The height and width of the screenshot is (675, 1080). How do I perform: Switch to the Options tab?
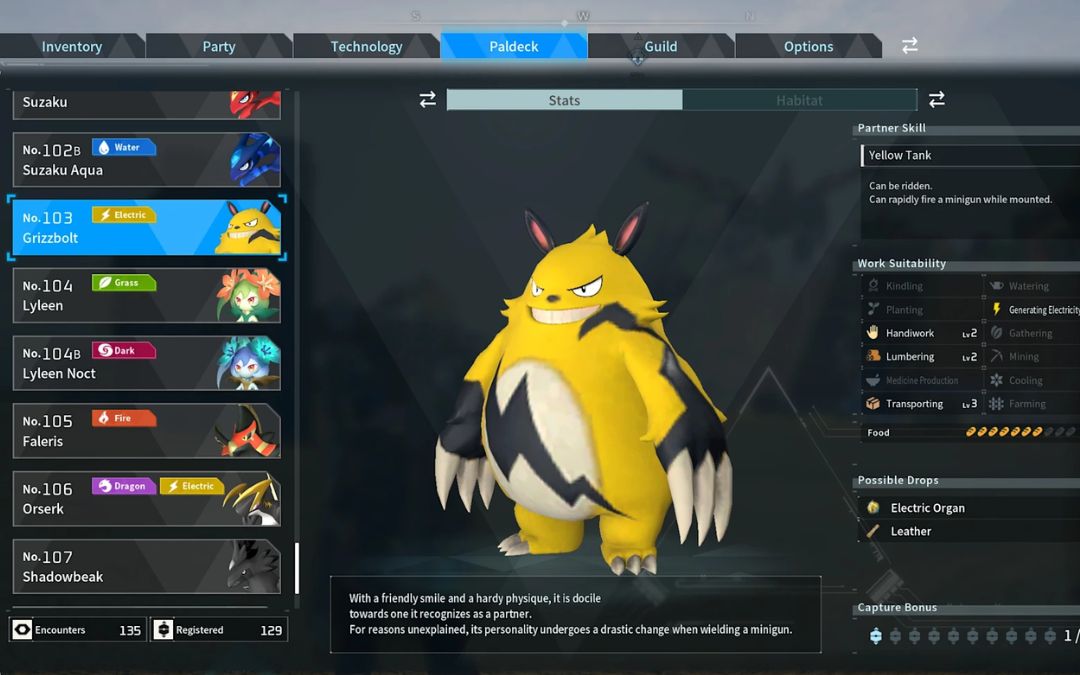(x=808, y=47)
